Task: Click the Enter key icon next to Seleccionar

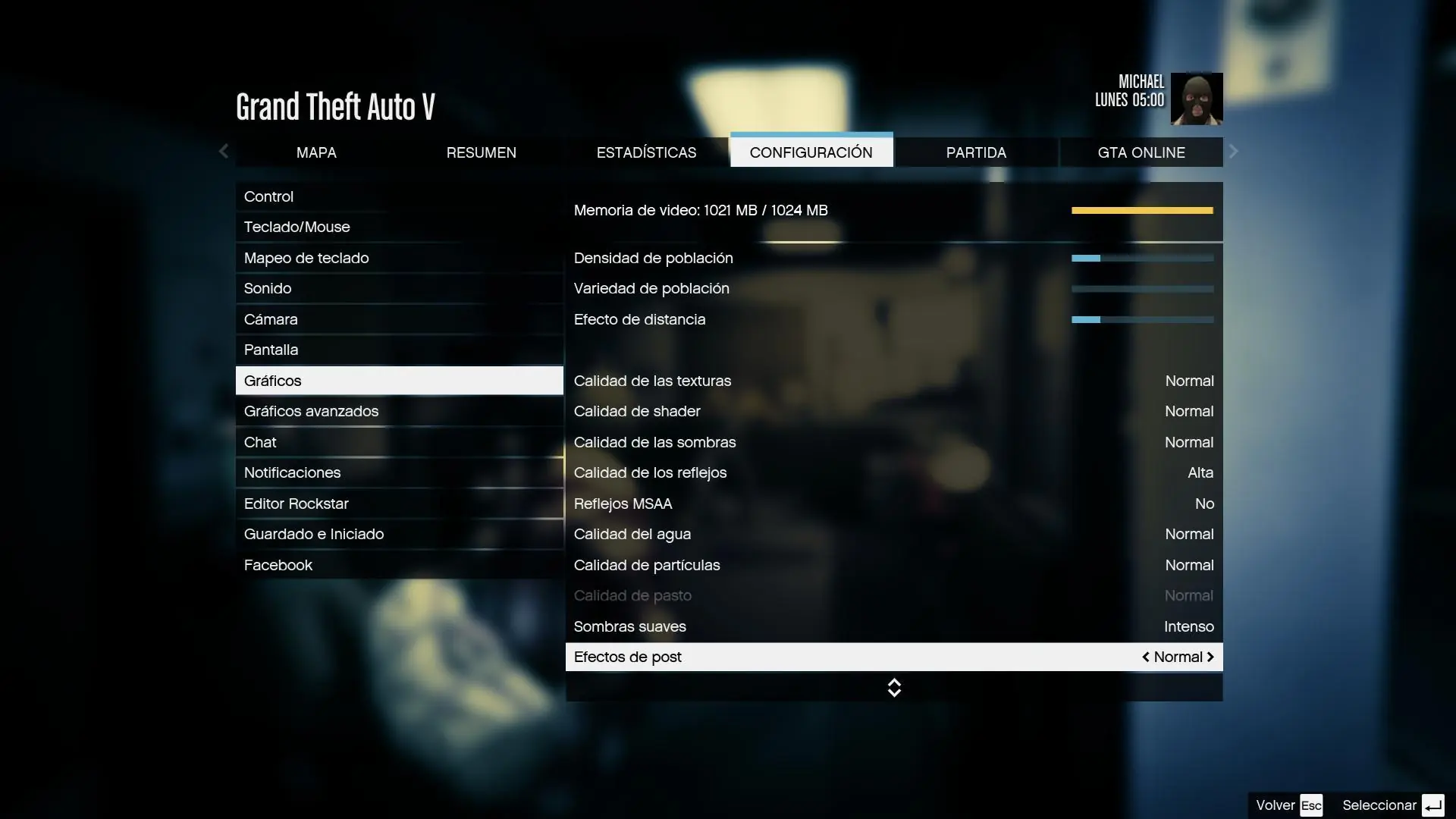Action: (1432, 805)
